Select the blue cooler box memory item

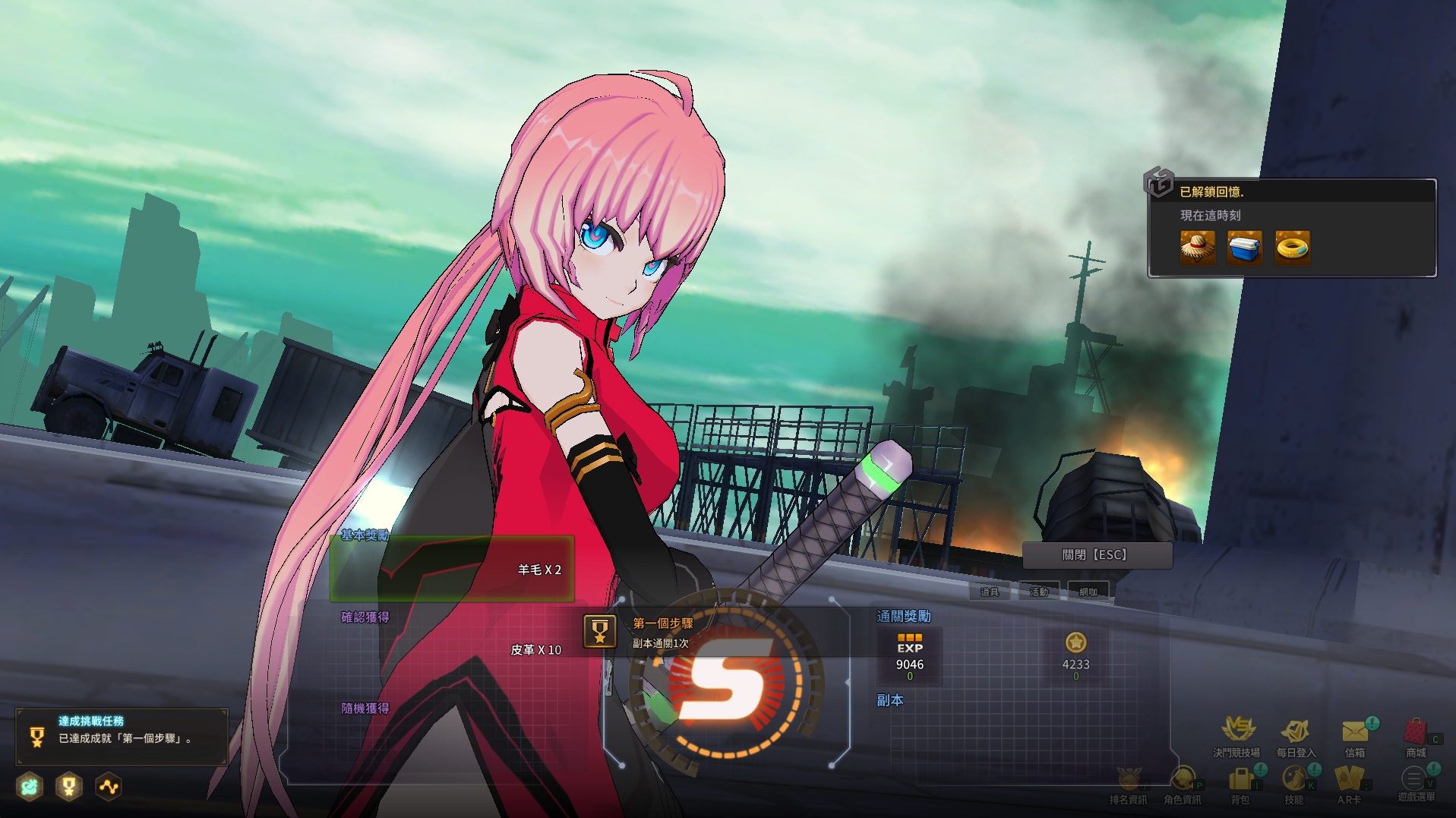pyautogui.click(x=1244, y=248)
